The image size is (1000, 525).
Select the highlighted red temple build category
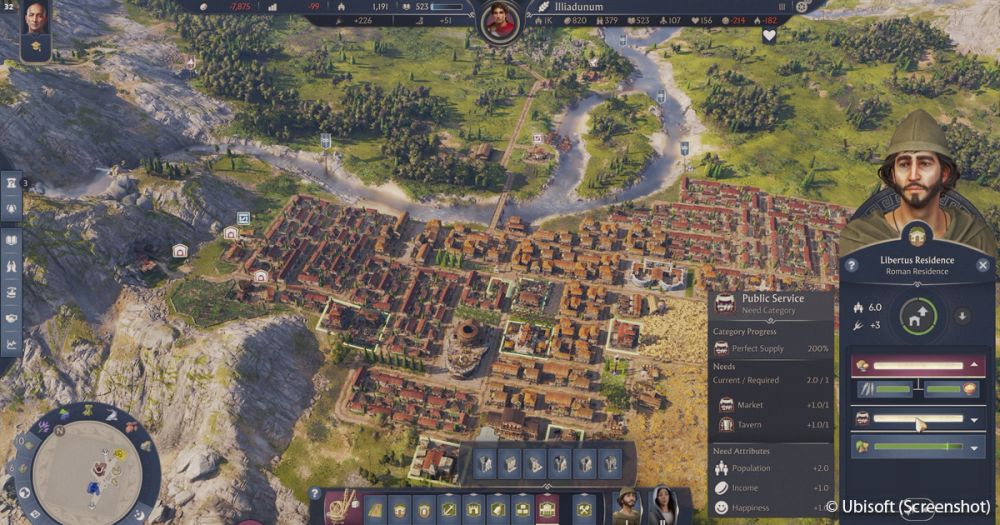click(x=547, y=510)
